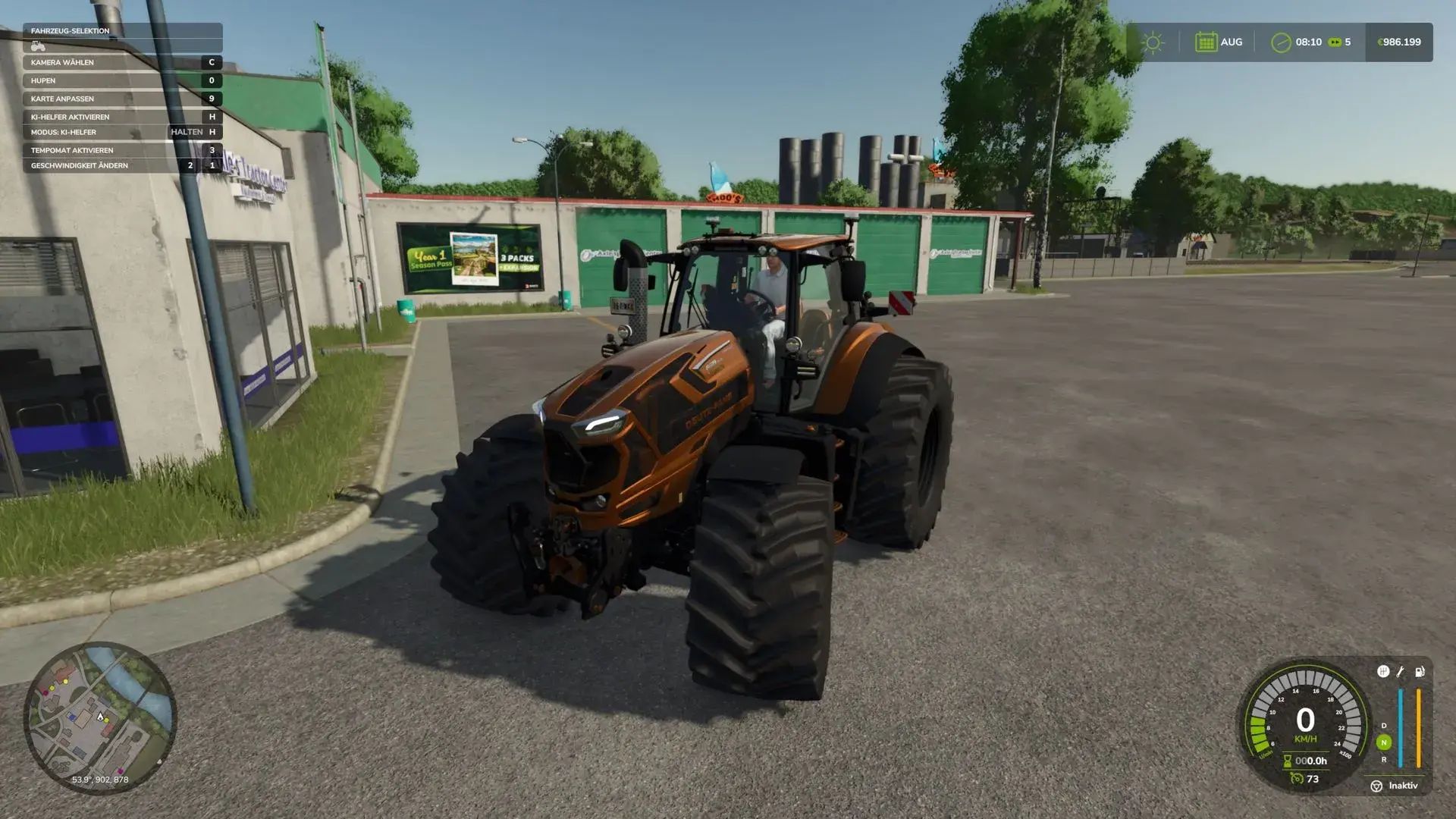Toggle the steering wheel Inaktiv helper status
Image resolution: width=1456 pixels, height=819 pixels.
(1376, 786)
